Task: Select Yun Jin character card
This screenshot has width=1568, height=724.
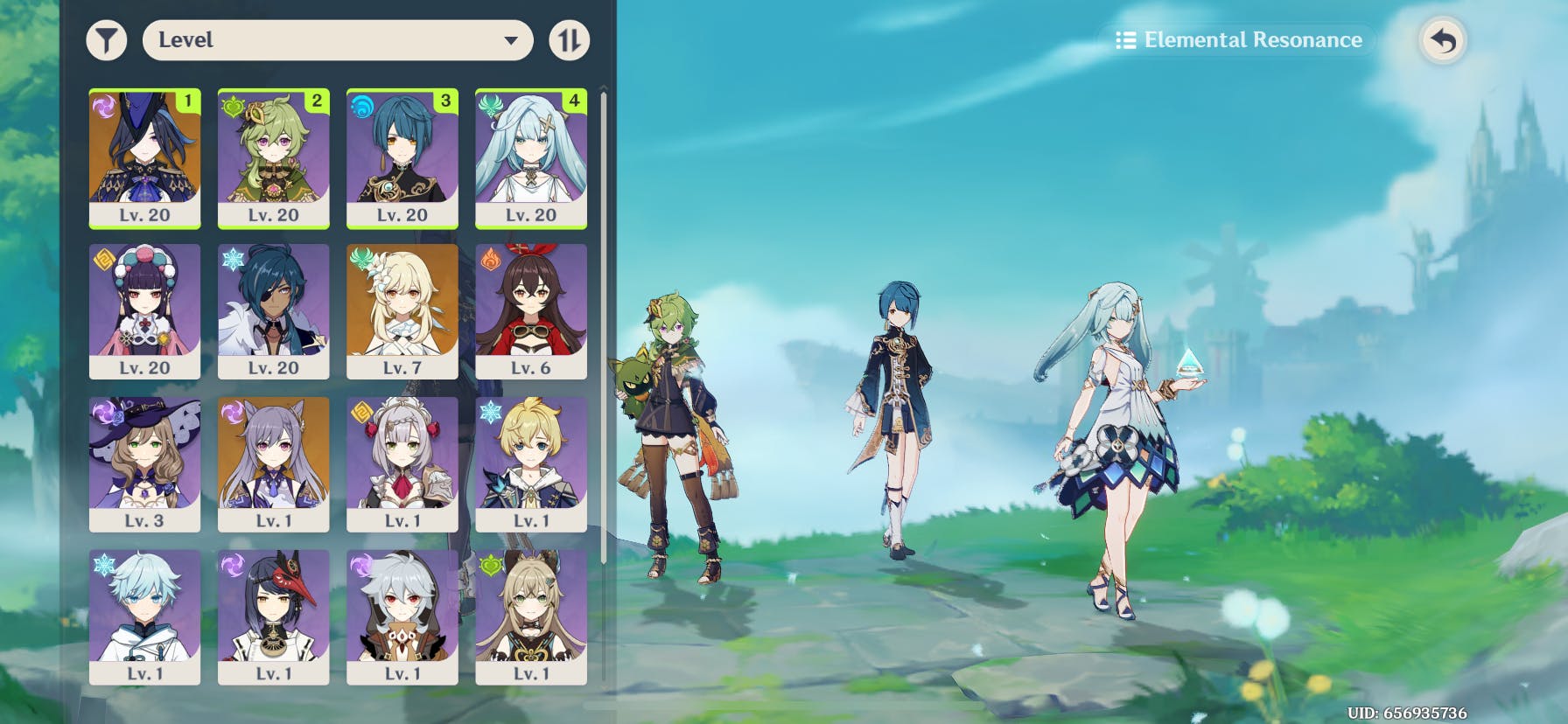Action: [145, 310]
